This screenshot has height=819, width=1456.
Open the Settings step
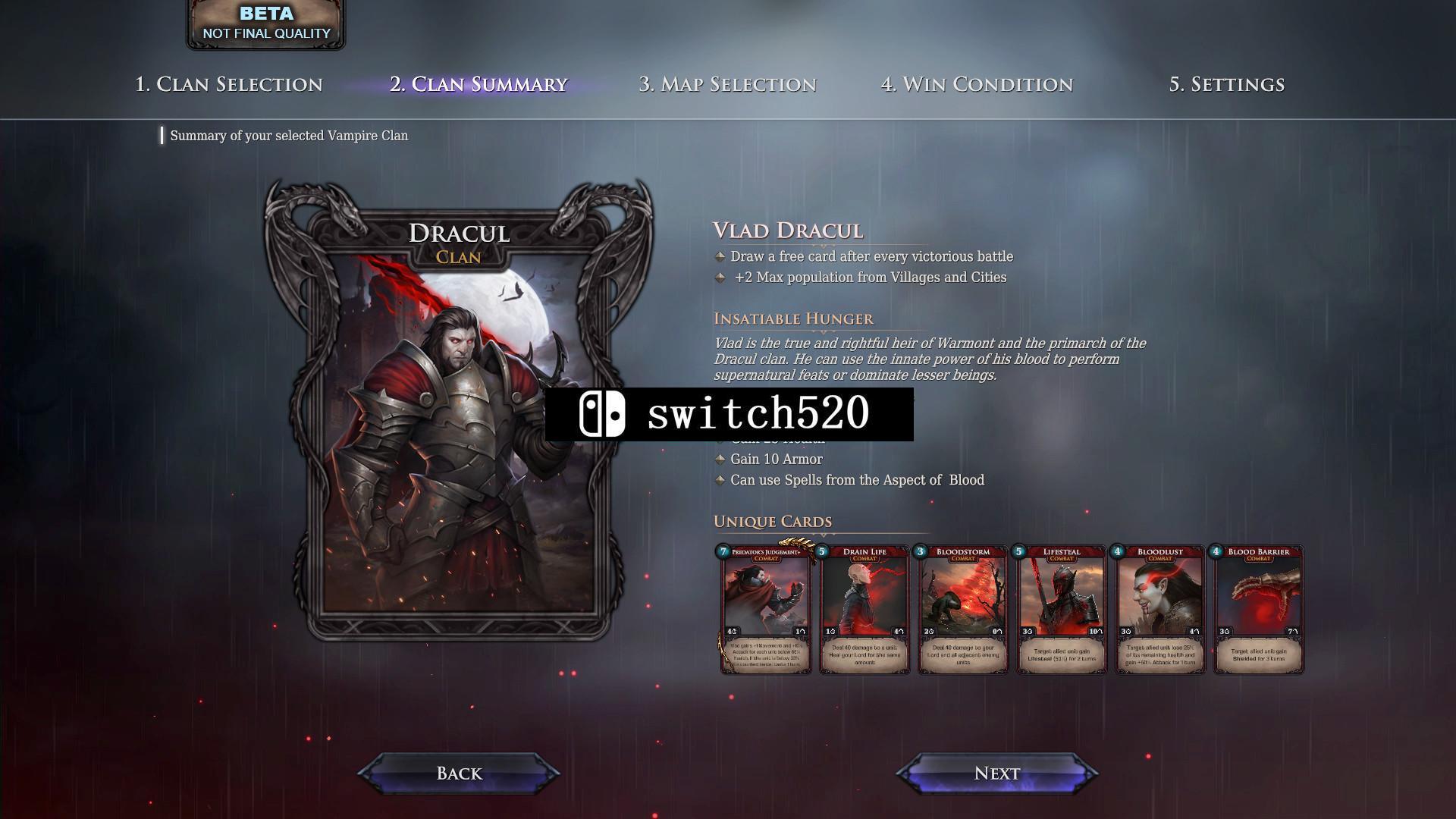pyautogui.click(x=1226, y=84)
